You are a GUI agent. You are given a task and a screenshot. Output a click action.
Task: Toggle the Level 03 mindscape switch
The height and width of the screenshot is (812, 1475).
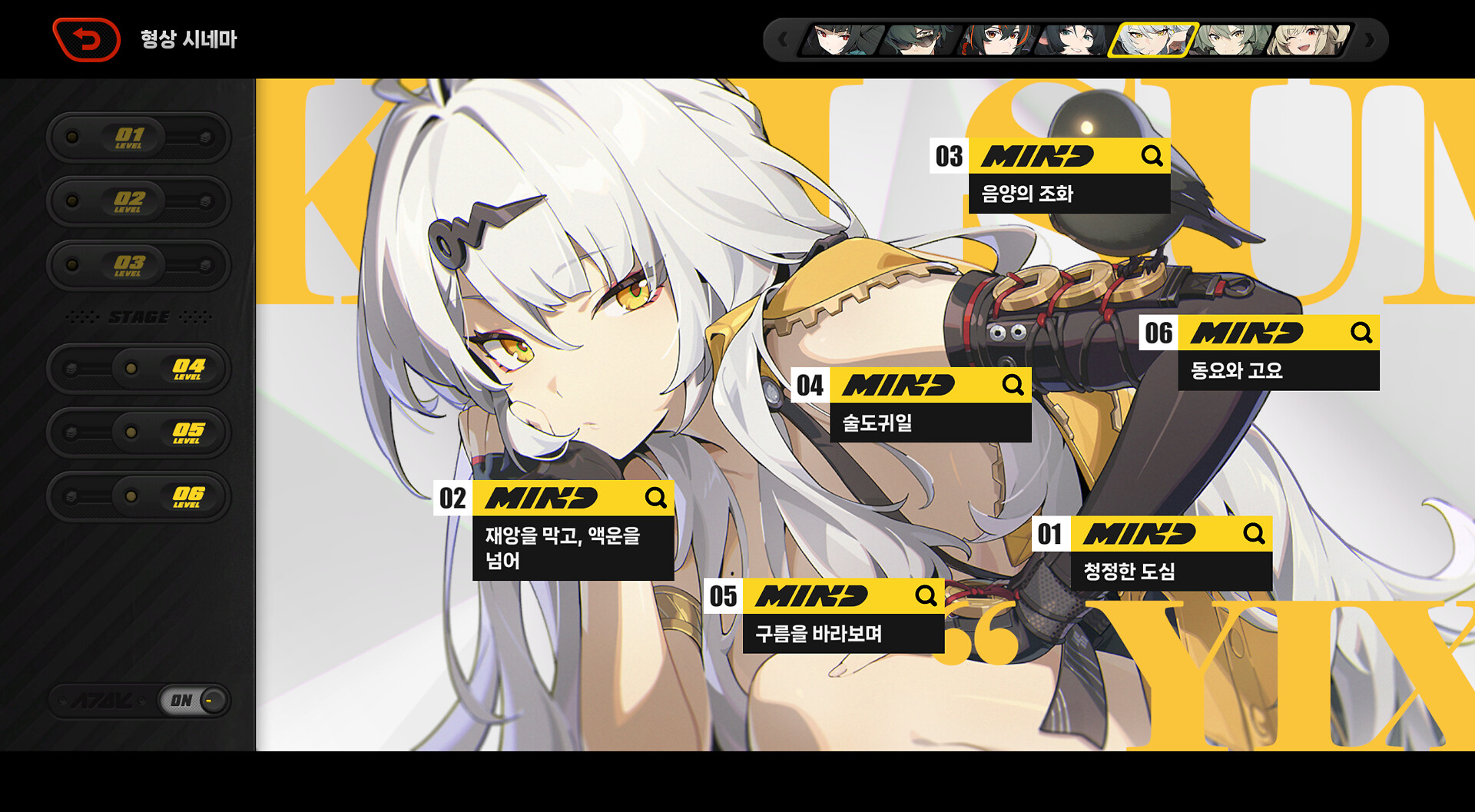click(138, 265)
